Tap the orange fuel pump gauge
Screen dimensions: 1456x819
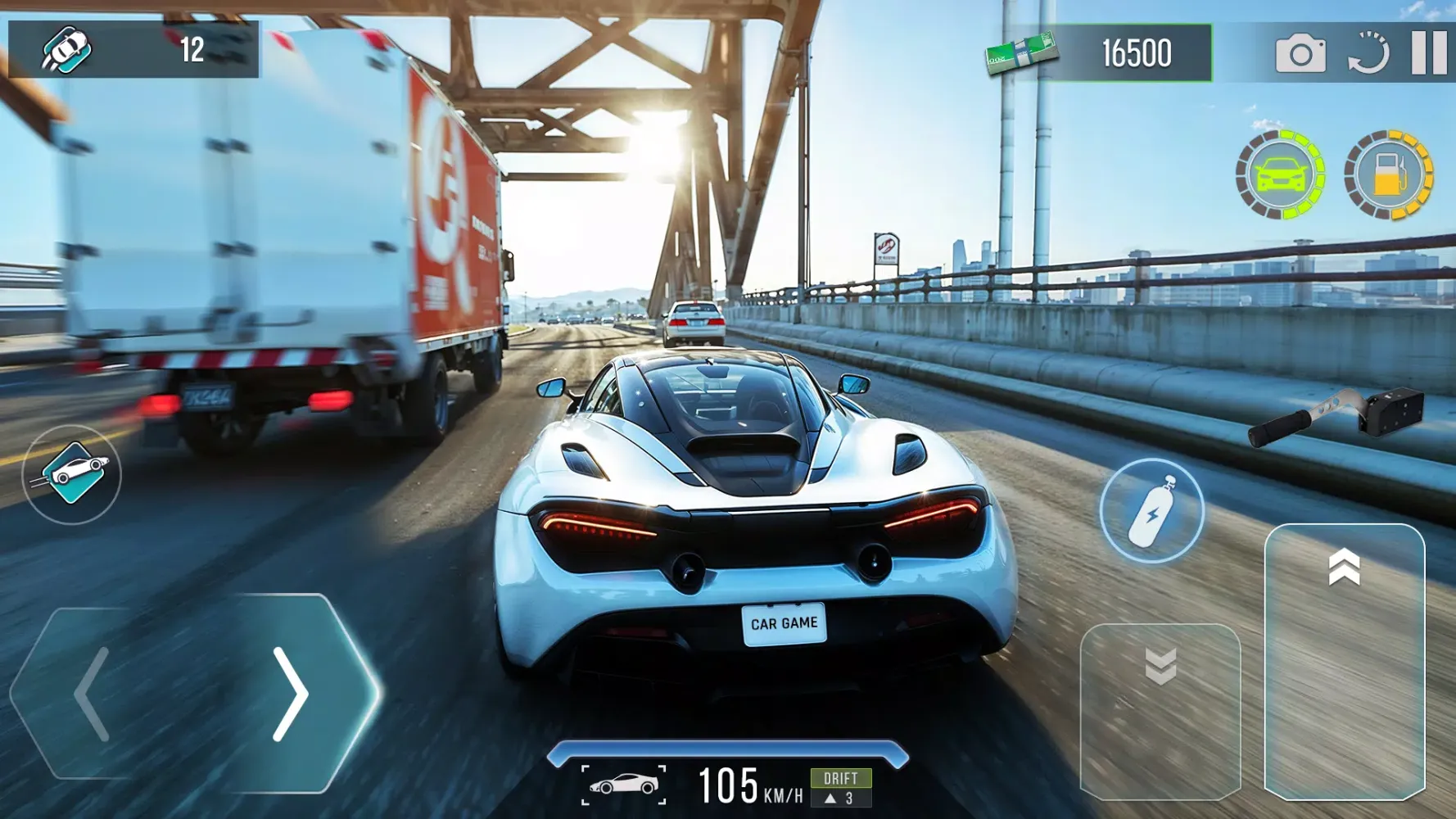1389,174
